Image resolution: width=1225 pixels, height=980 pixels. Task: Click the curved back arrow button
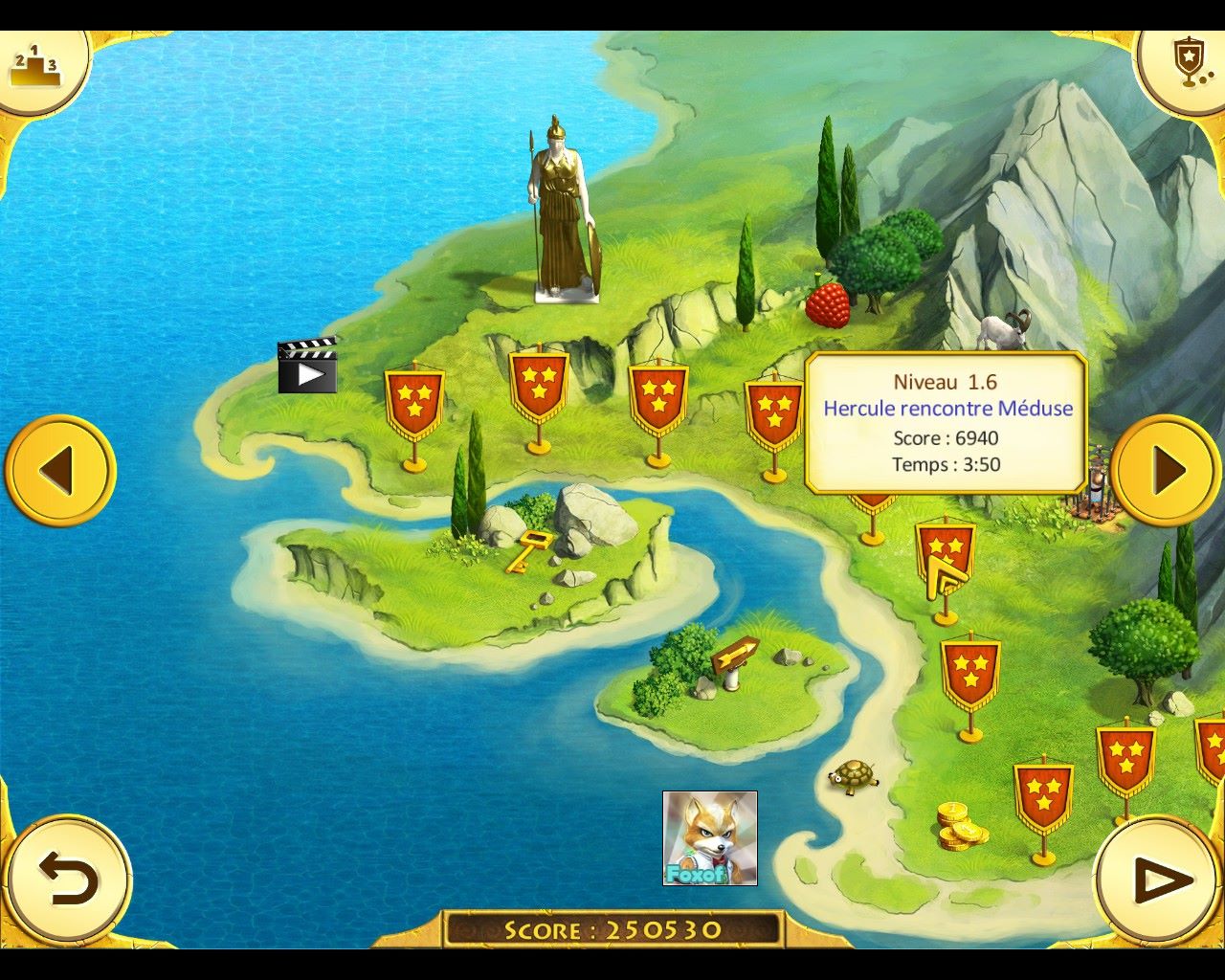click(x=67, y=880)
